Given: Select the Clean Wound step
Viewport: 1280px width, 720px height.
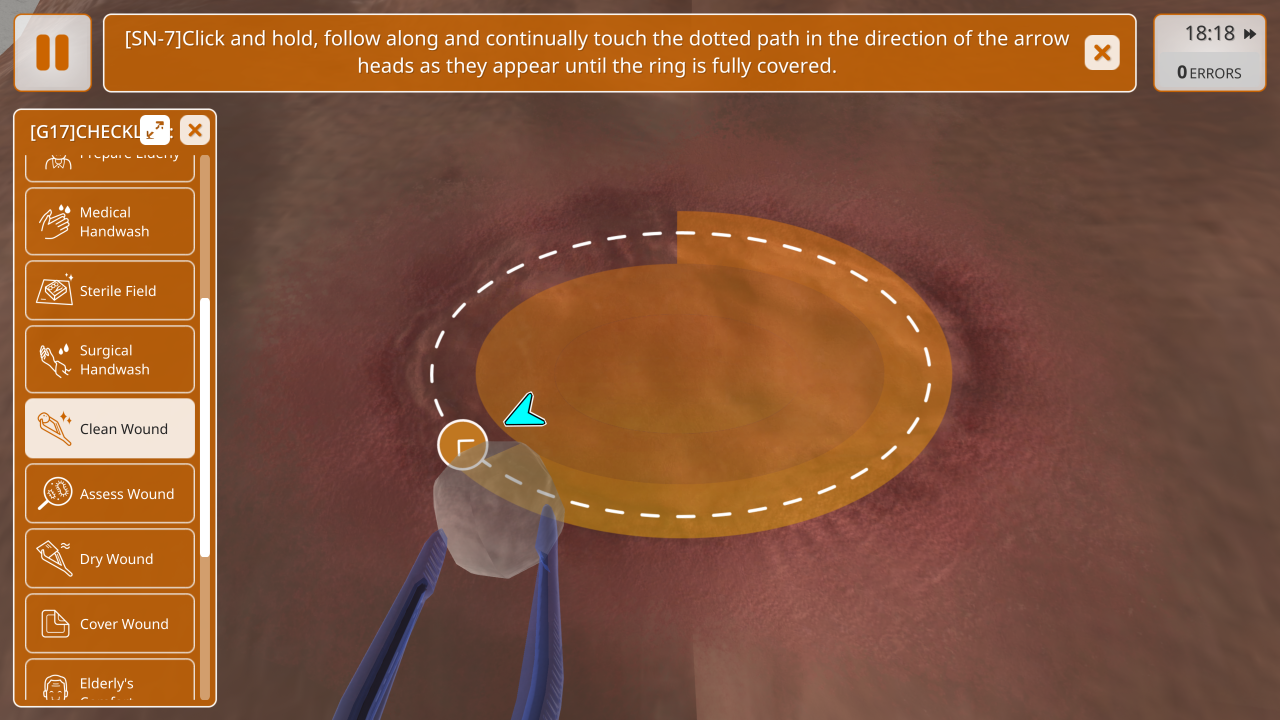Looking at the screenshot, I should [110, 429].
